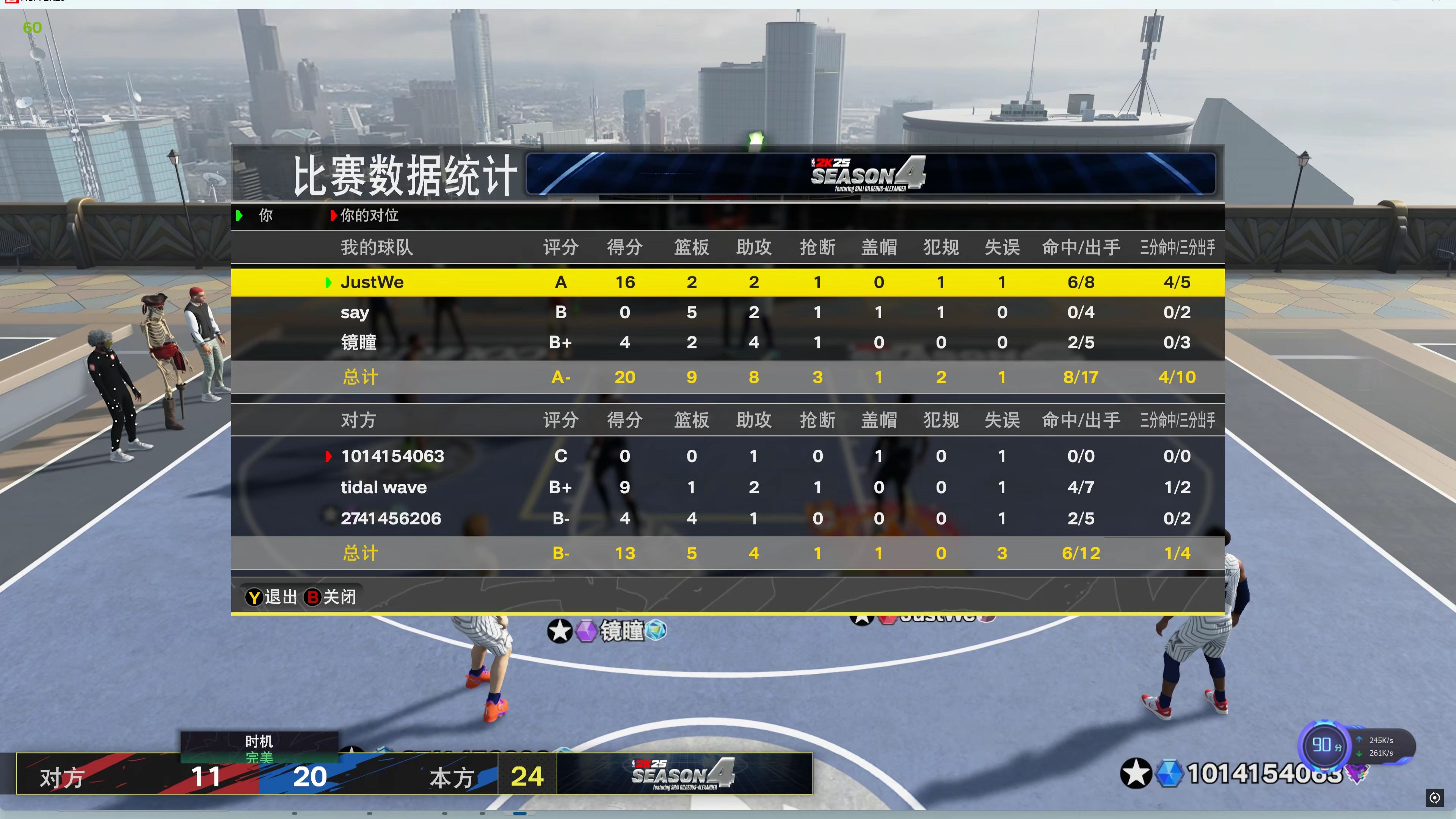
Task: Click the upload arrow in the network speed overlay
Action: pos(1359,740)
